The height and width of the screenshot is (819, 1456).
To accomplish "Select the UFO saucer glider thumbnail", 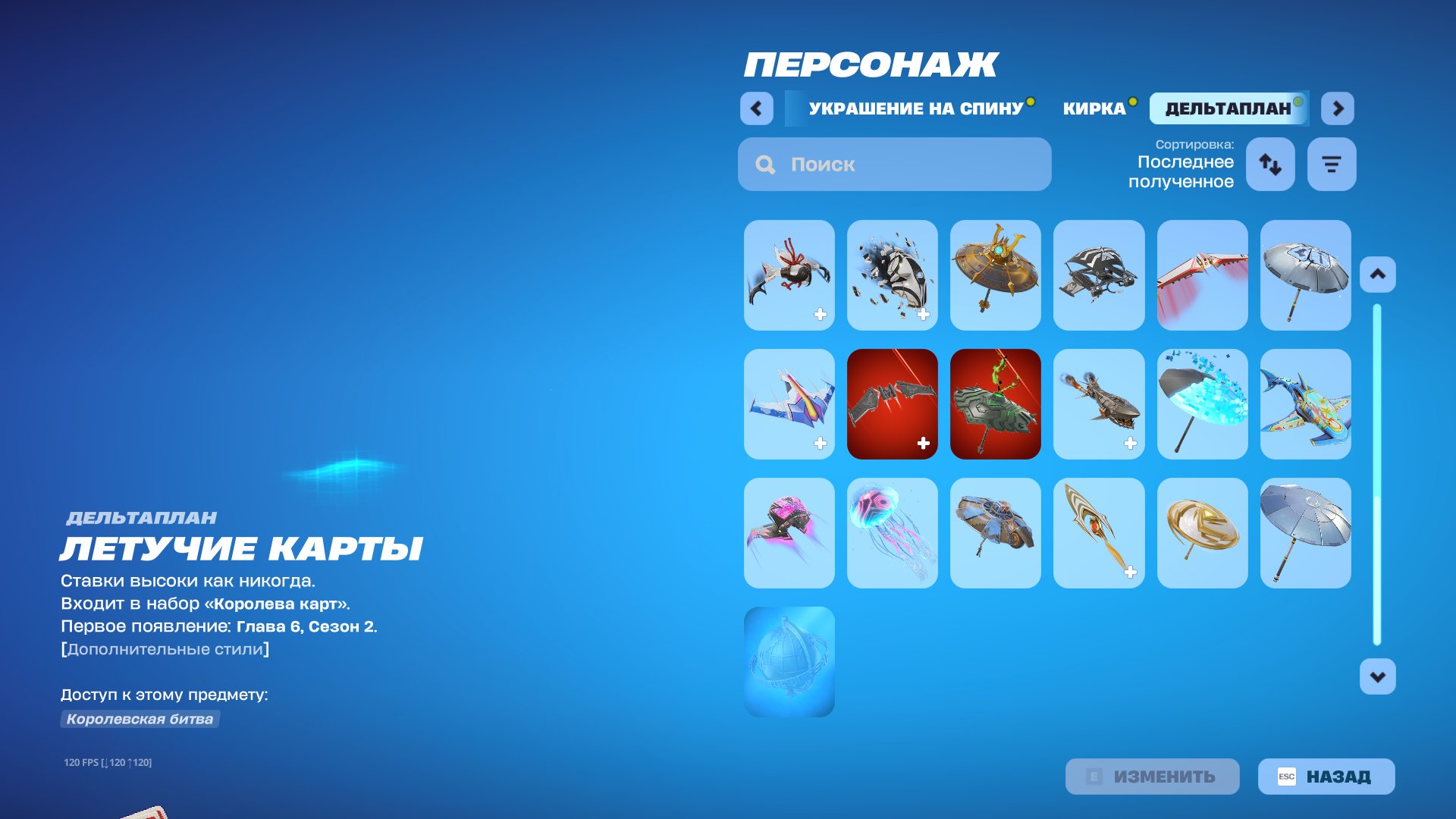I will 995,275.
